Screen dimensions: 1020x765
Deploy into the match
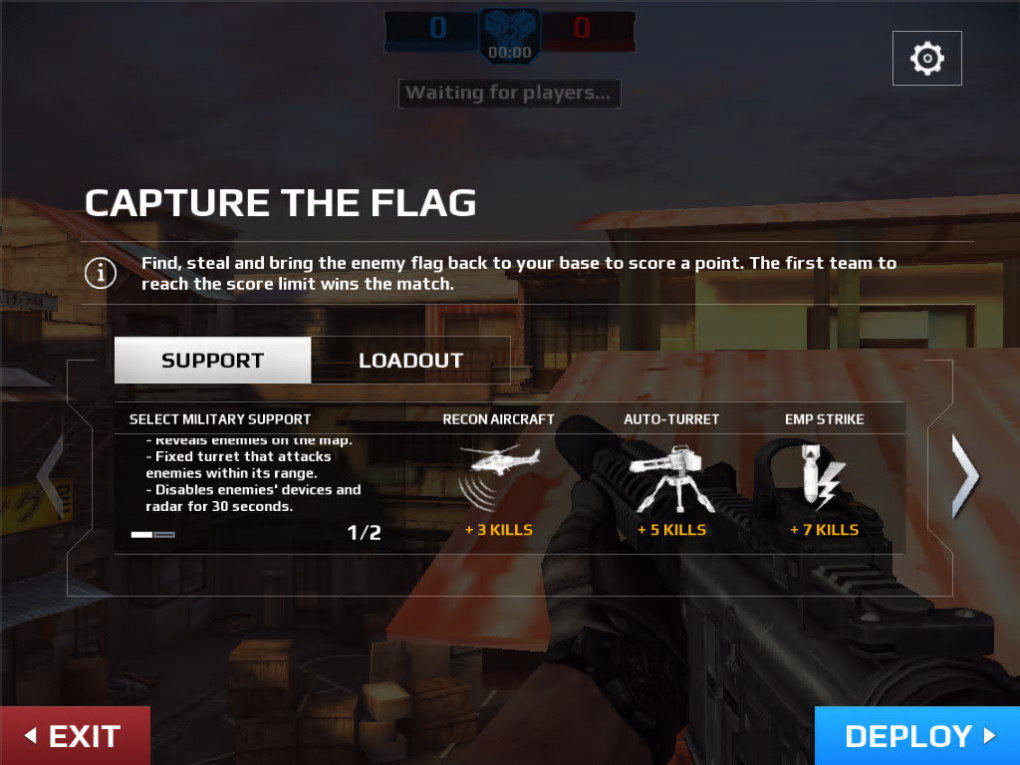click(918, 736)
